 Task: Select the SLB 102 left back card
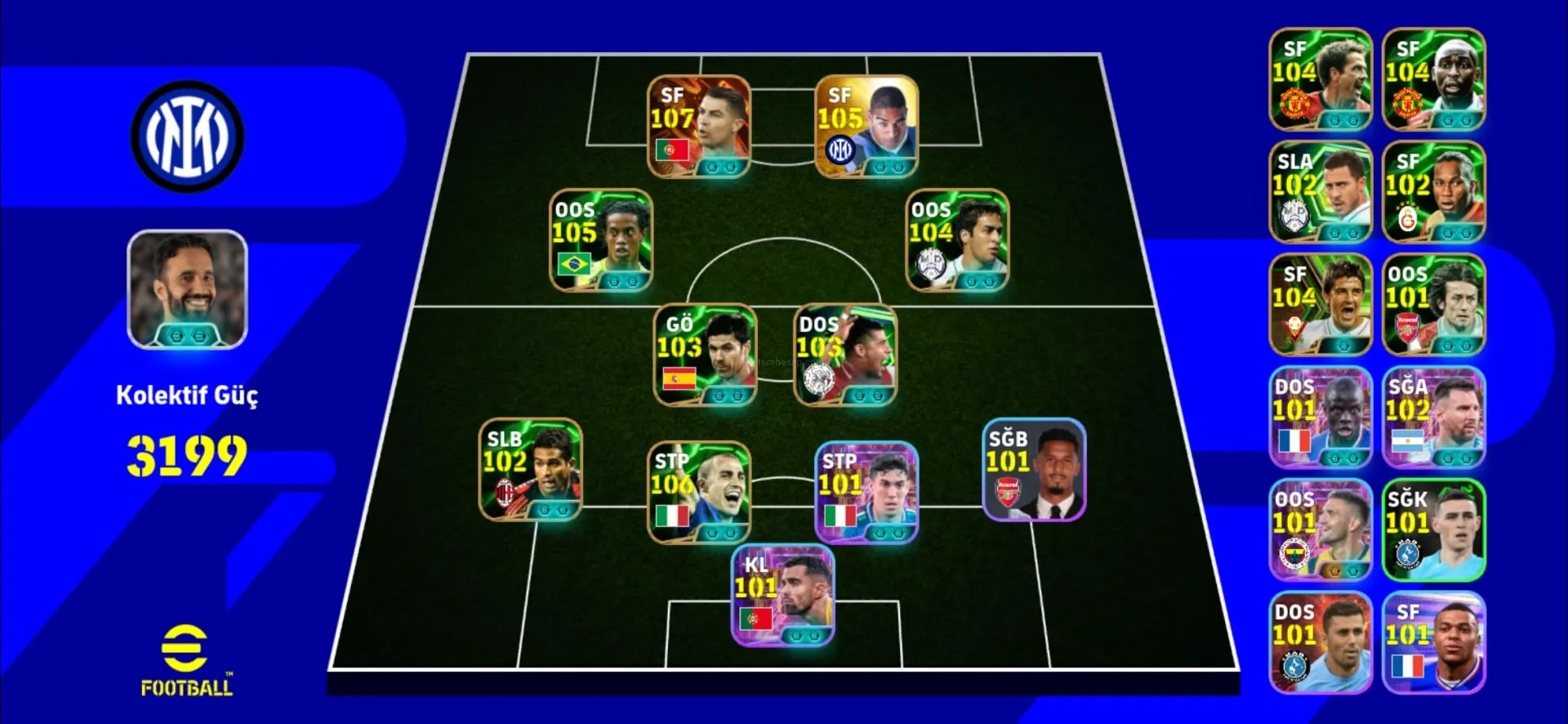click(x=530, y=469)
